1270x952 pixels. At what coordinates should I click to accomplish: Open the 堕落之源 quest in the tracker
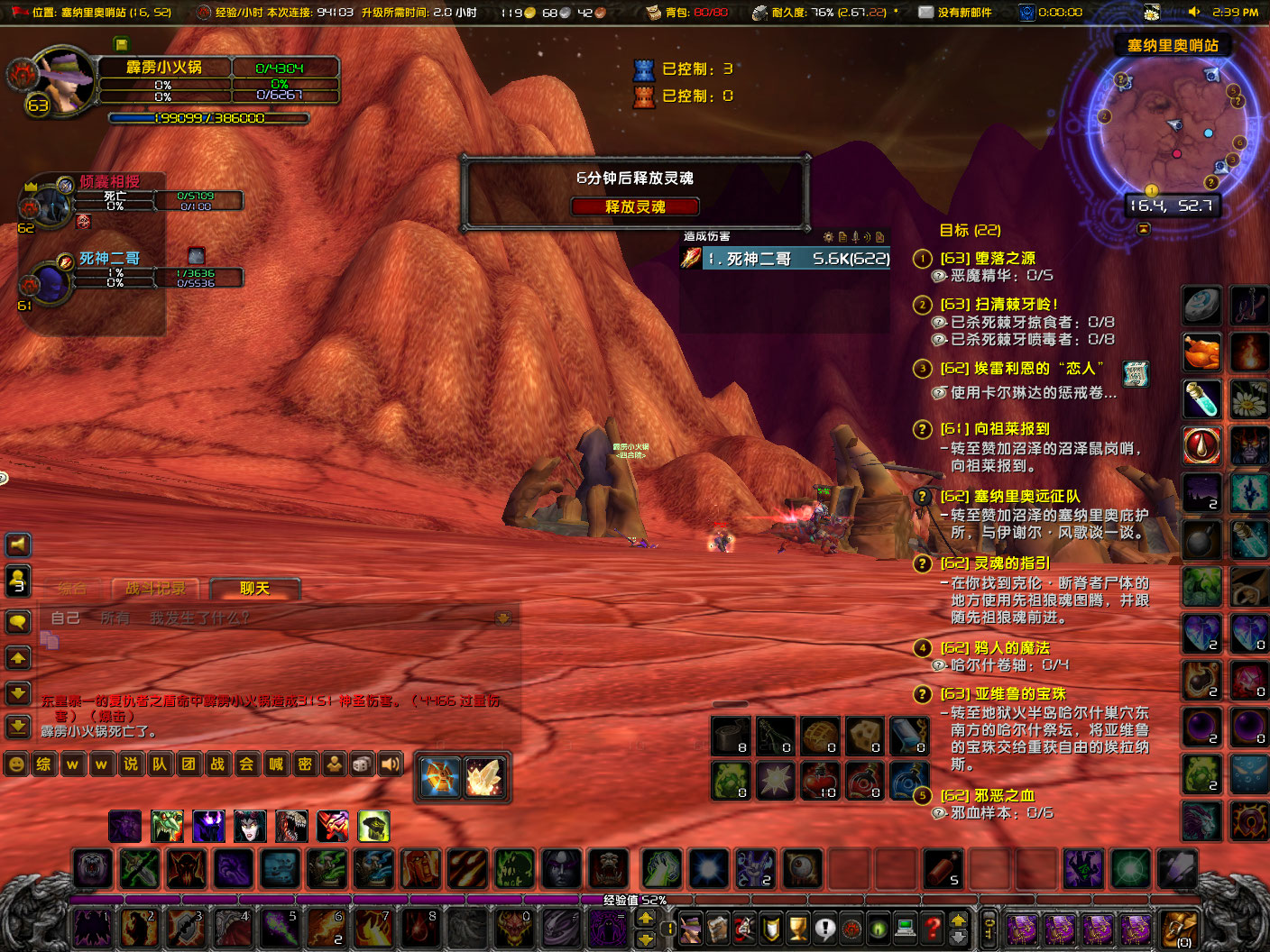(x=988, y=258)
